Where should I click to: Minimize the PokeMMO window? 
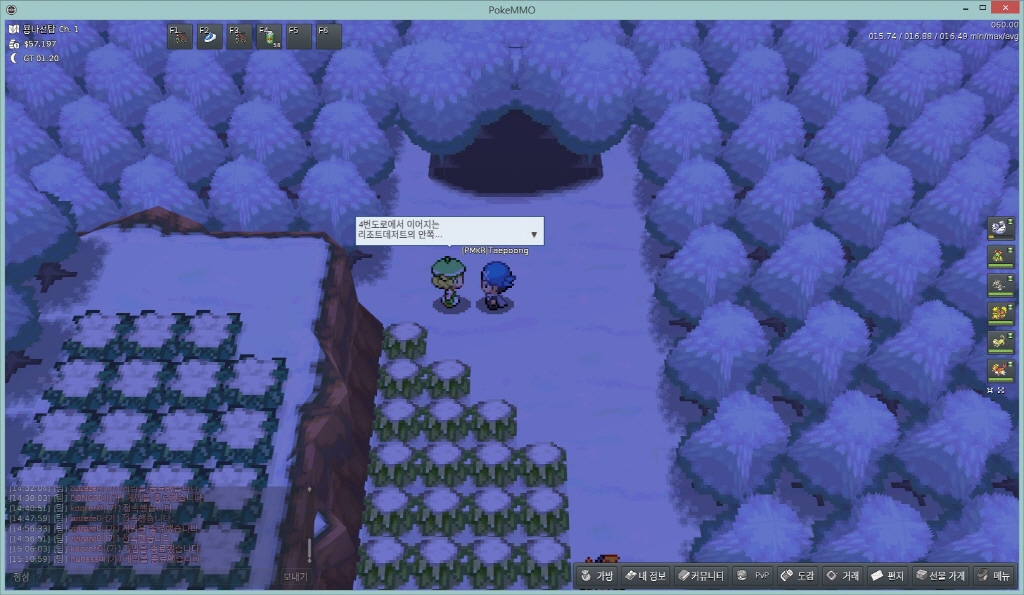pyautogui.click(x=963, y=9)
